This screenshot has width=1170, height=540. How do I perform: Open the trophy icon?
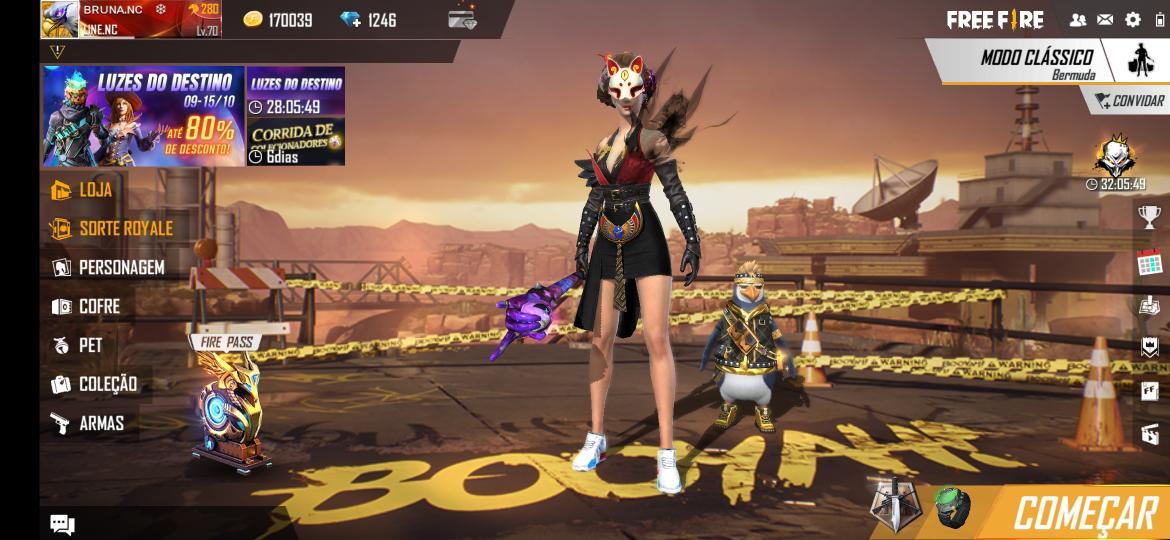[x=1150, y=216]
